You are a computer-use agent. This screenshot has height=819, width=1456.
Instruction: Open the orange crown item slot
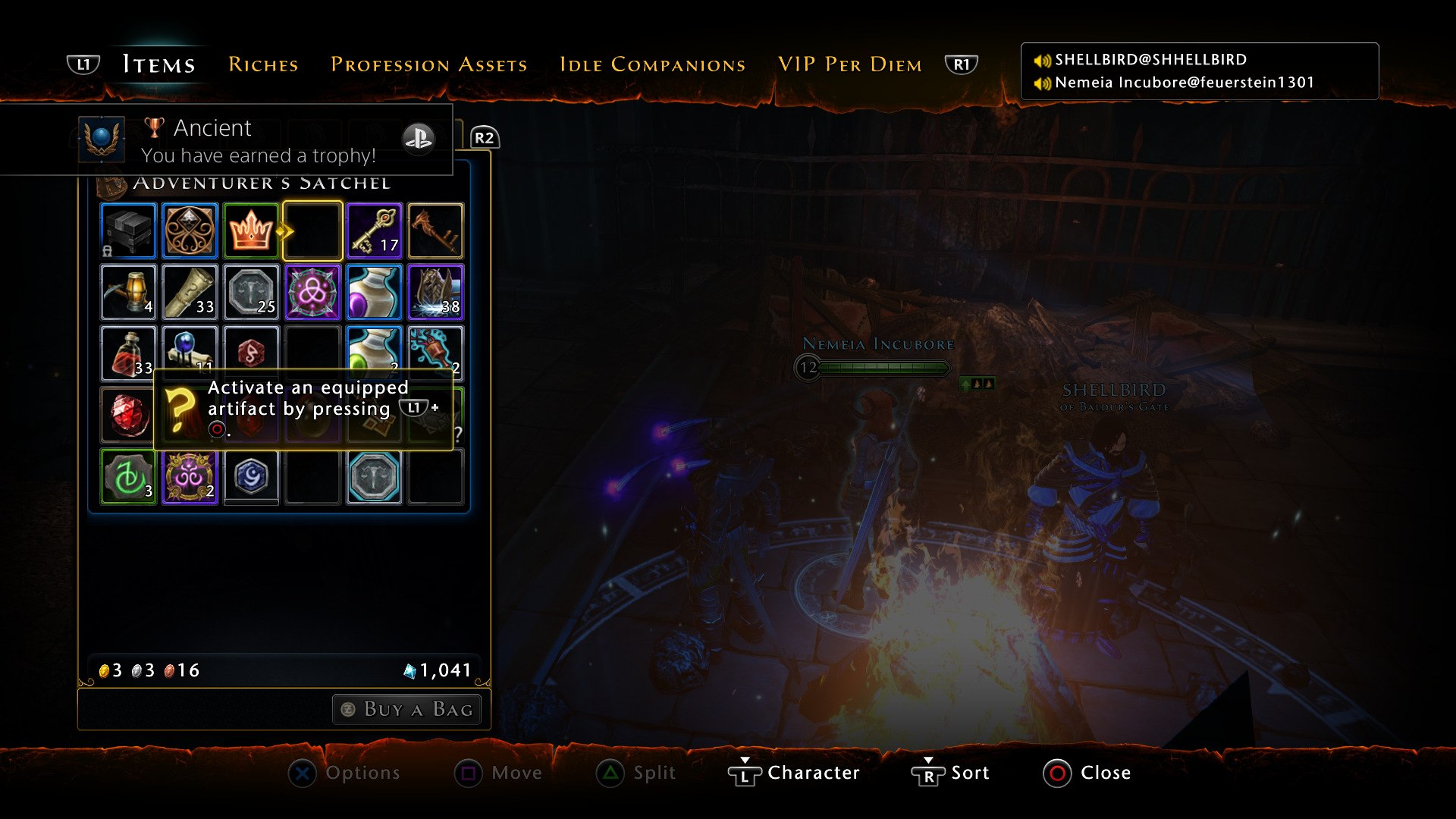pyautogui.click(x=251, y=231)
